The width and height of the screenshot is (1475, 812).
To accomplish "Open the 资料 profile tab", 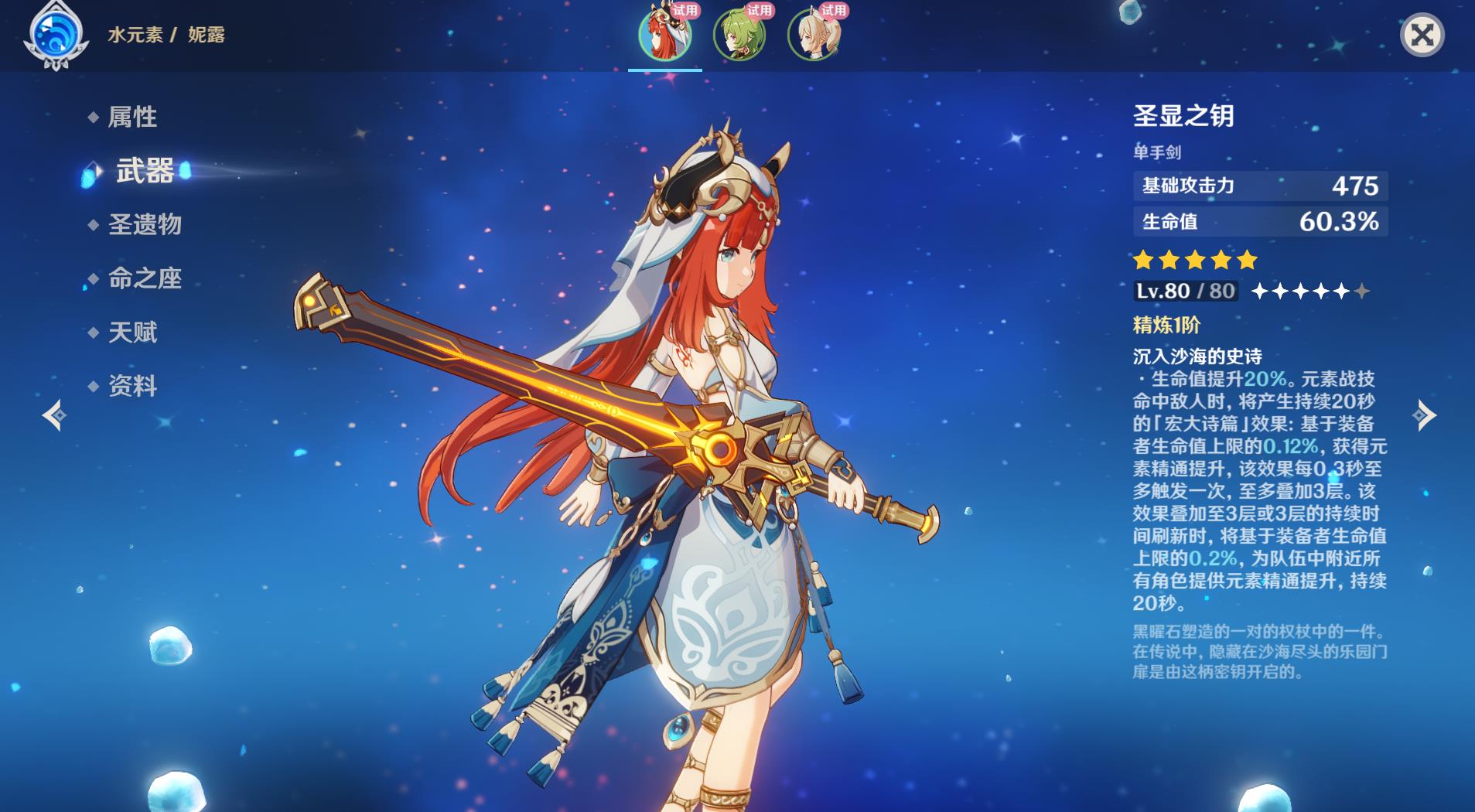I will pyautogui.click(x=132, y=386).
